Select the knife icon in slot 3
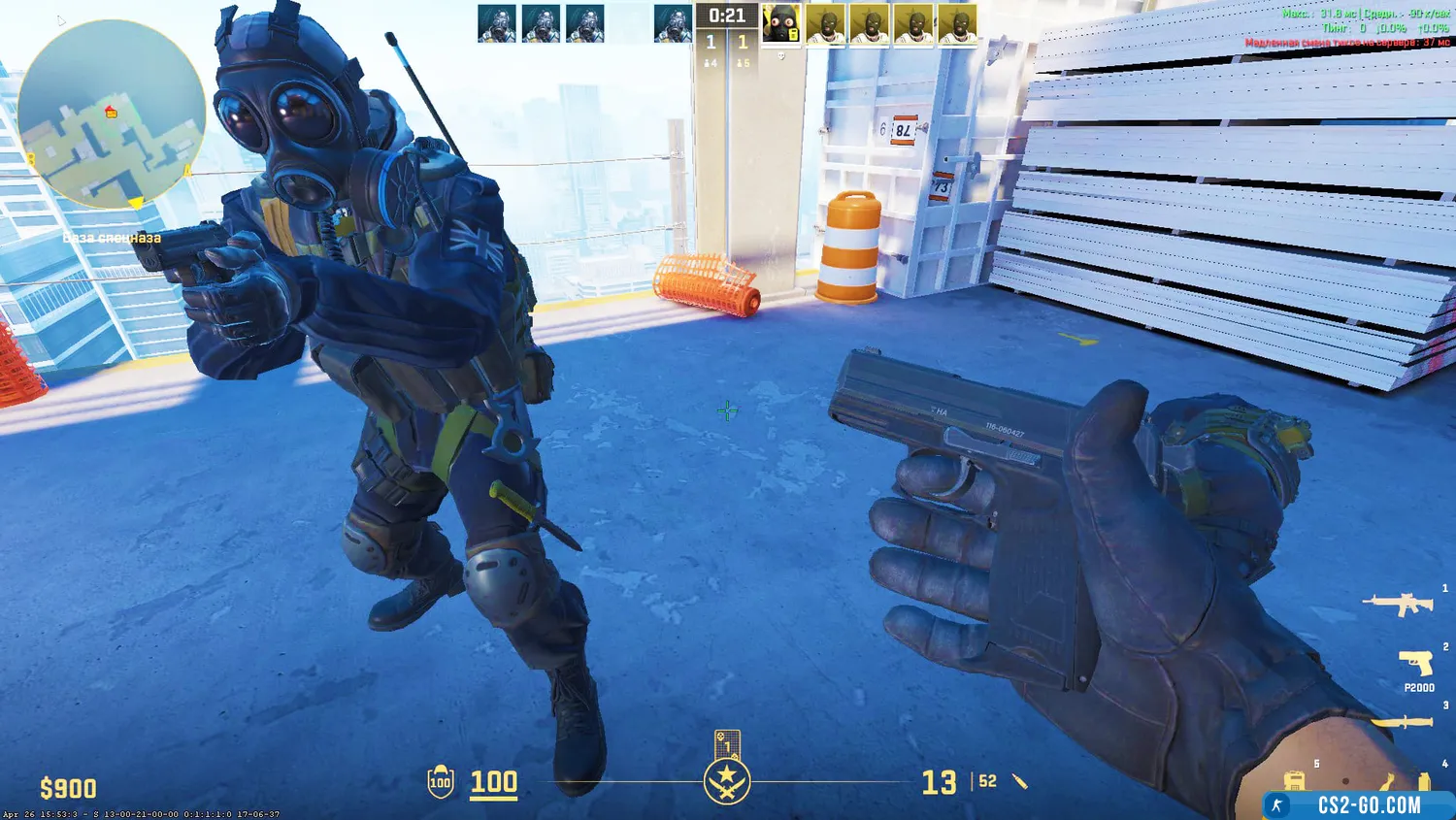This screenshot has height=820, width=1456. click(x=1402, y=722)
